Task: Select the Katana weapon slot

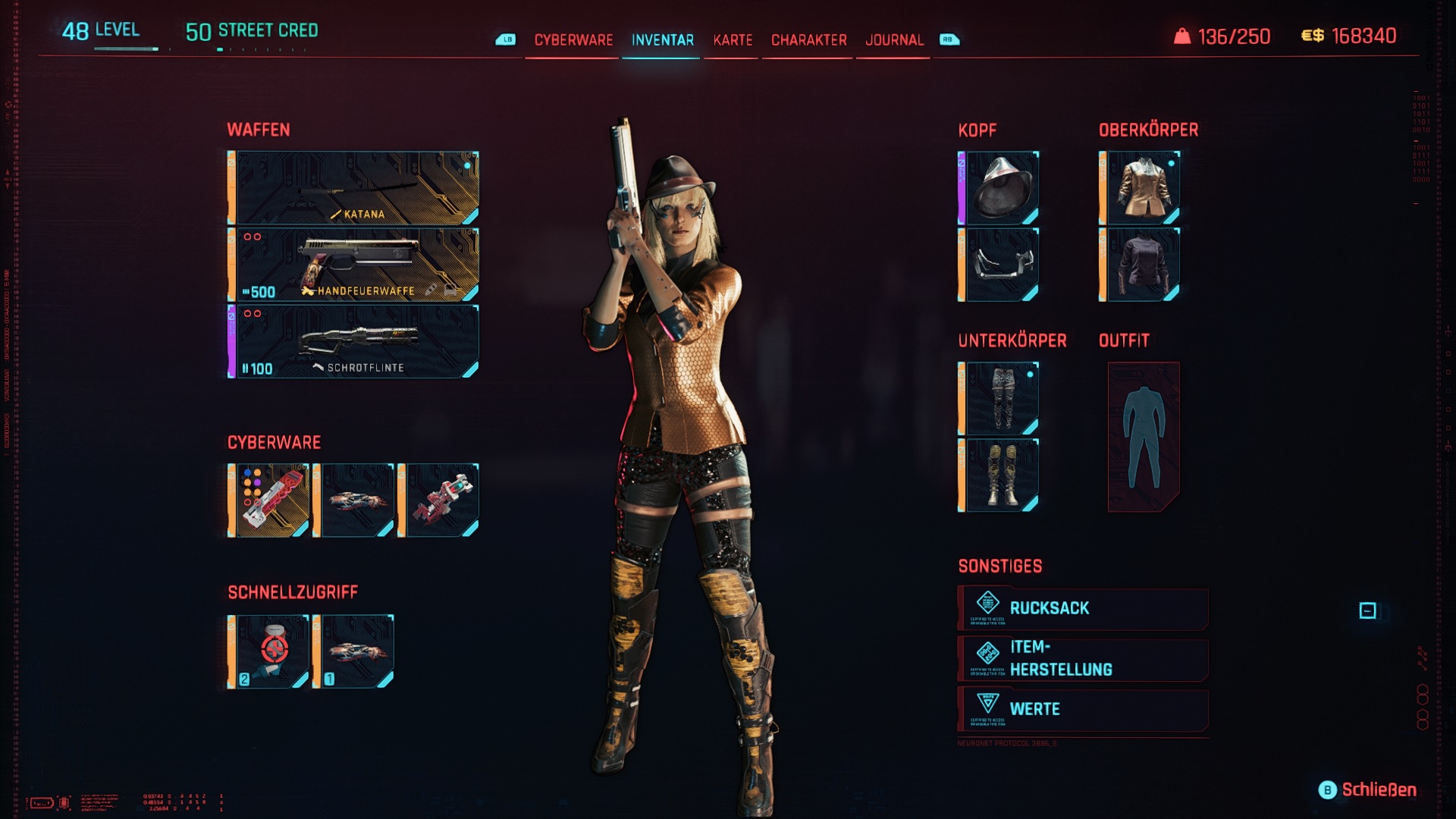Action: coord(354,188)
